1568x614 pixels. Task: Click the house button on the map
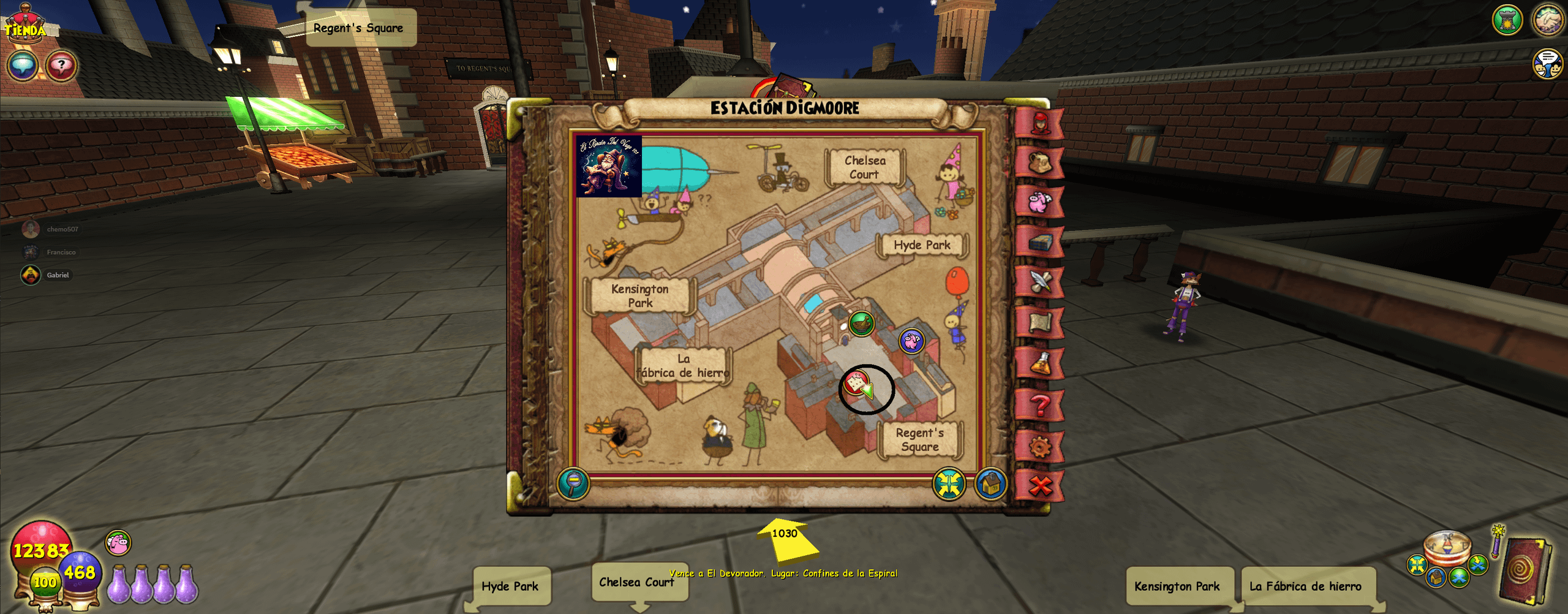pos(990,484)
